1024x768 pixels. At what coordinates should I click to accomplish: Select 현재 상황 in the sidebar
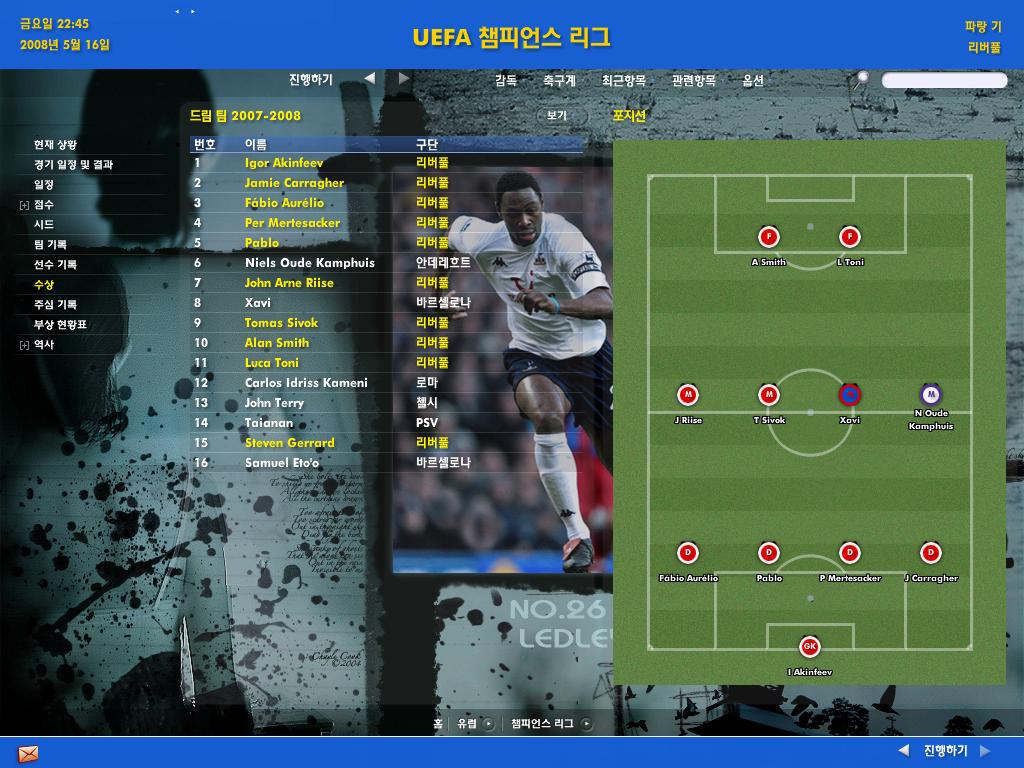(55, 145)
